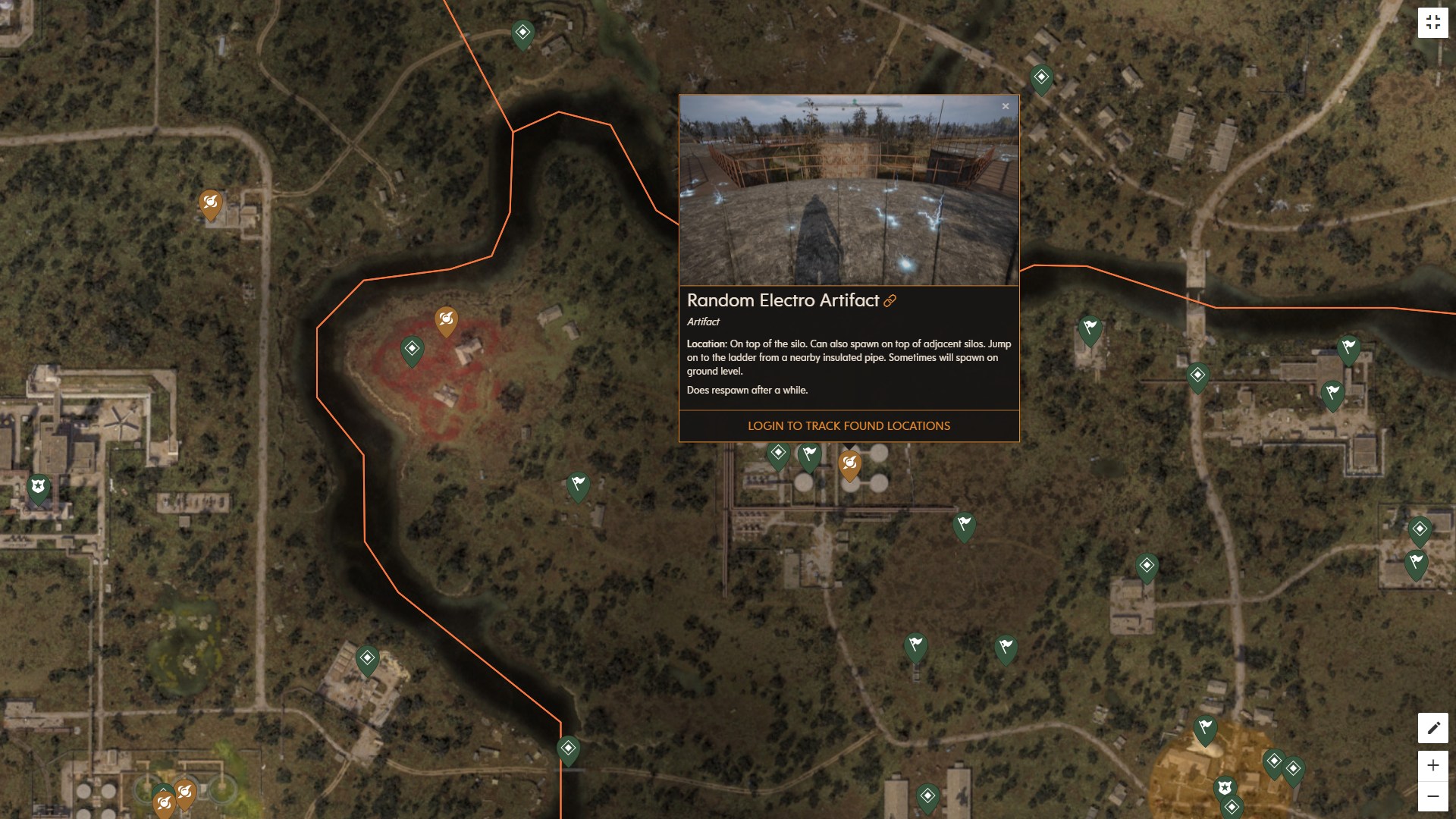Click LOGIN TO TRACK FOUND LOCATIONS
Viewport: 1456px width, 819px height.
(849, 425)
